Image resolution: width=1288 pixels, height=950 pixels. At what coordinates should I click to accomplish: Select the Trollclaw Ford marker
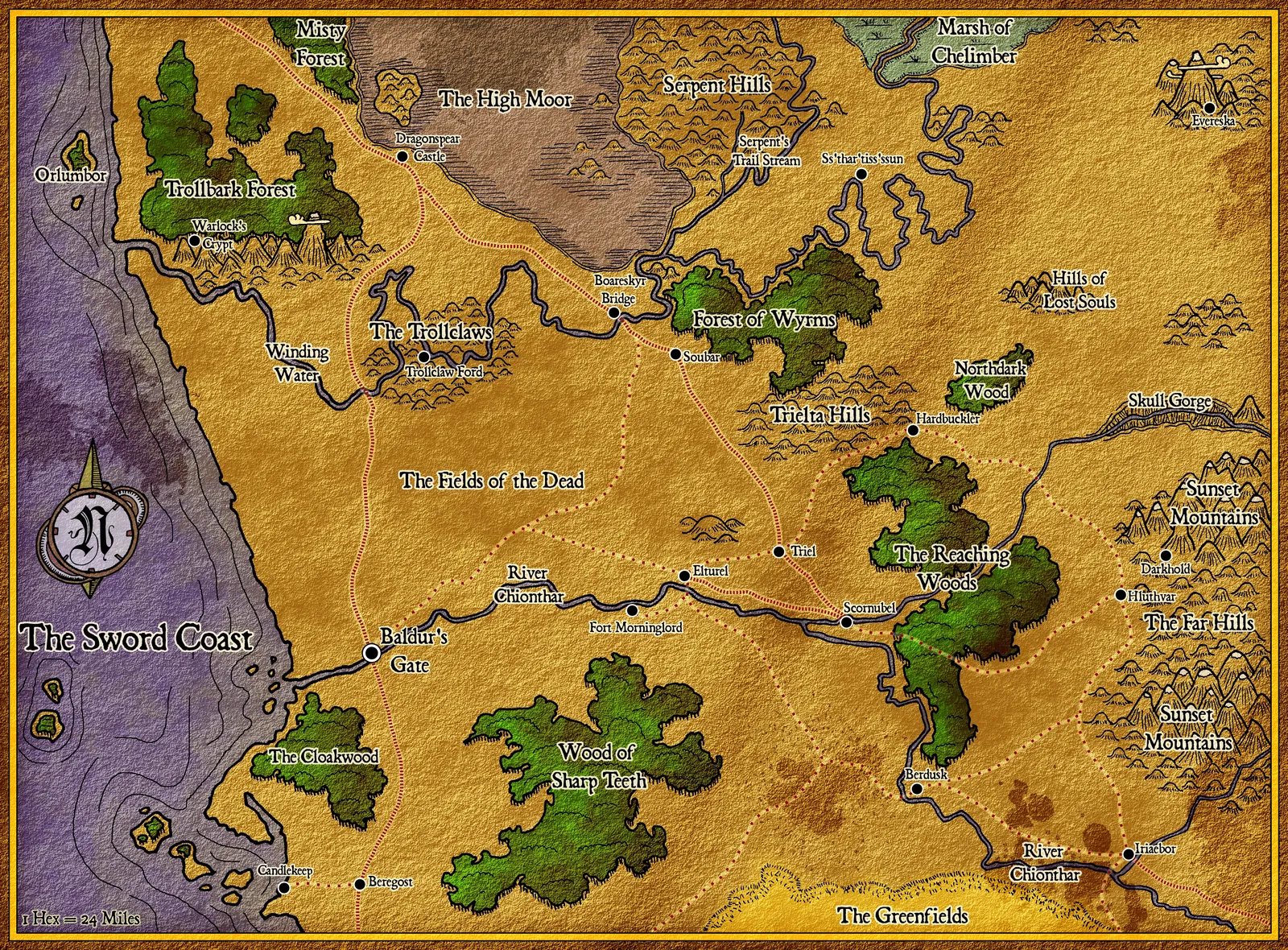click(424, 357)
